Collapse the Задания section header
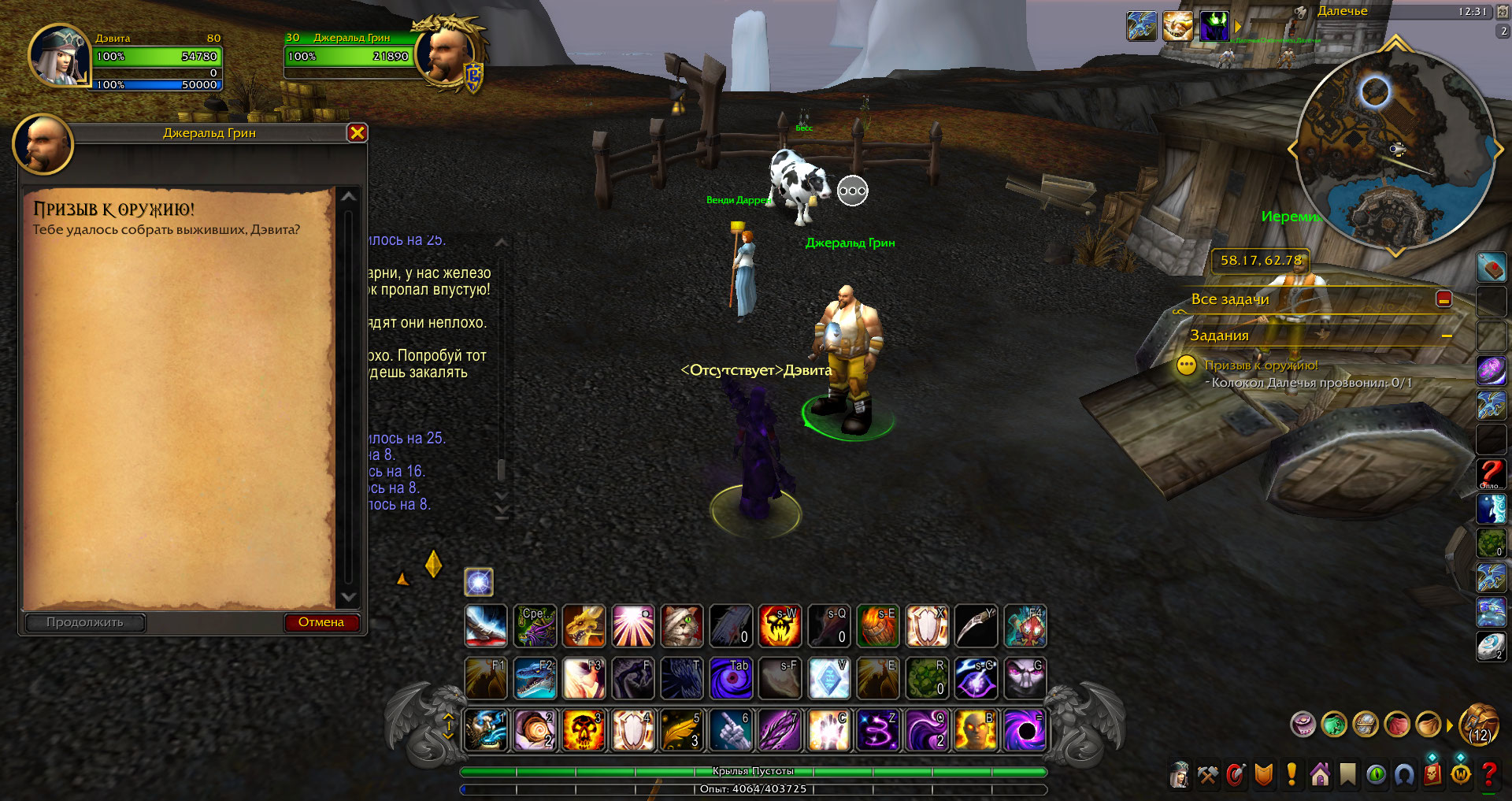Viewport: 1512px width, 801px height. pos(1446,336)
